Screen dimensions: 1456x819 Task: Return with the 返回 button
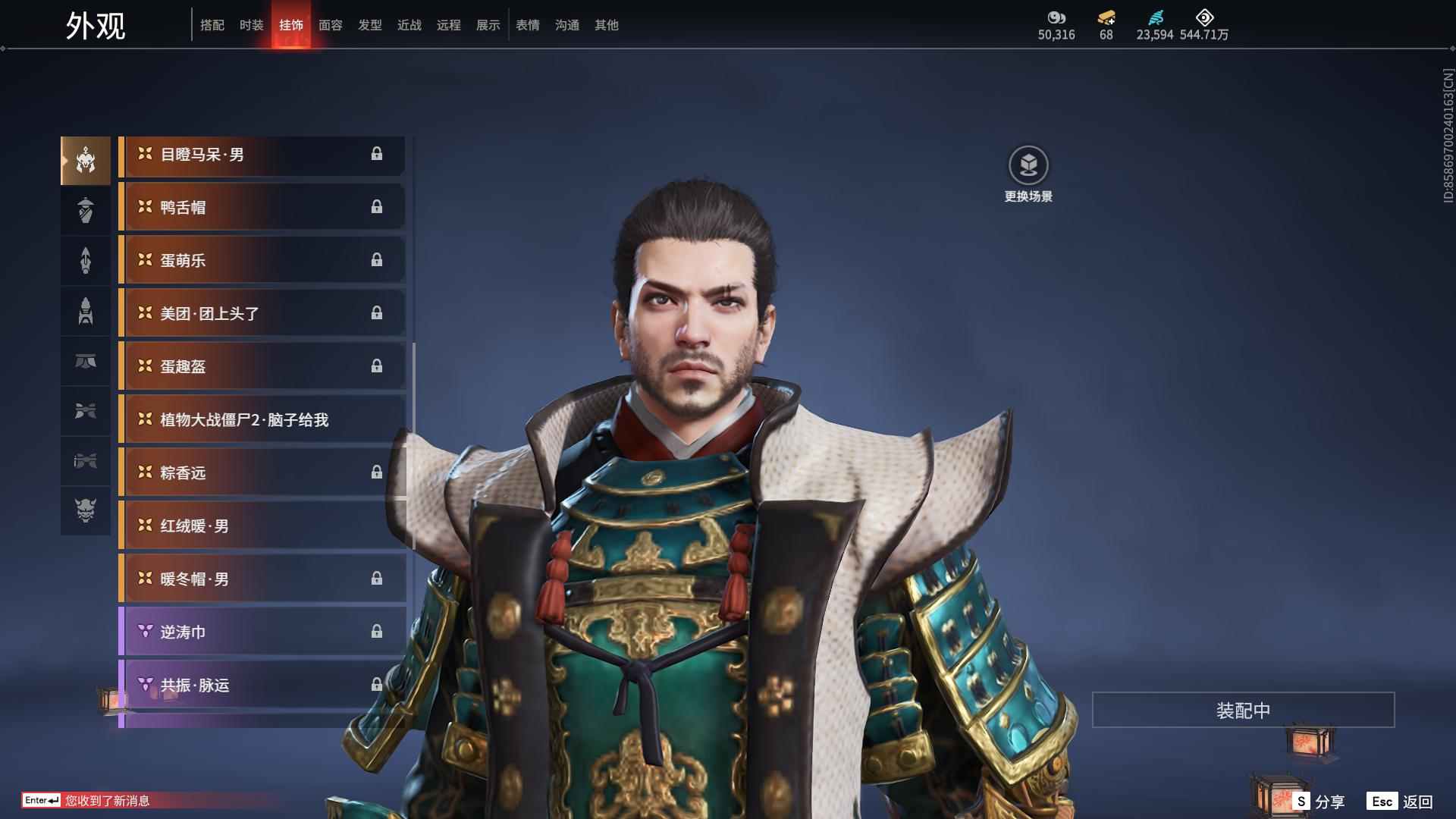click(x=1401, y=802)
